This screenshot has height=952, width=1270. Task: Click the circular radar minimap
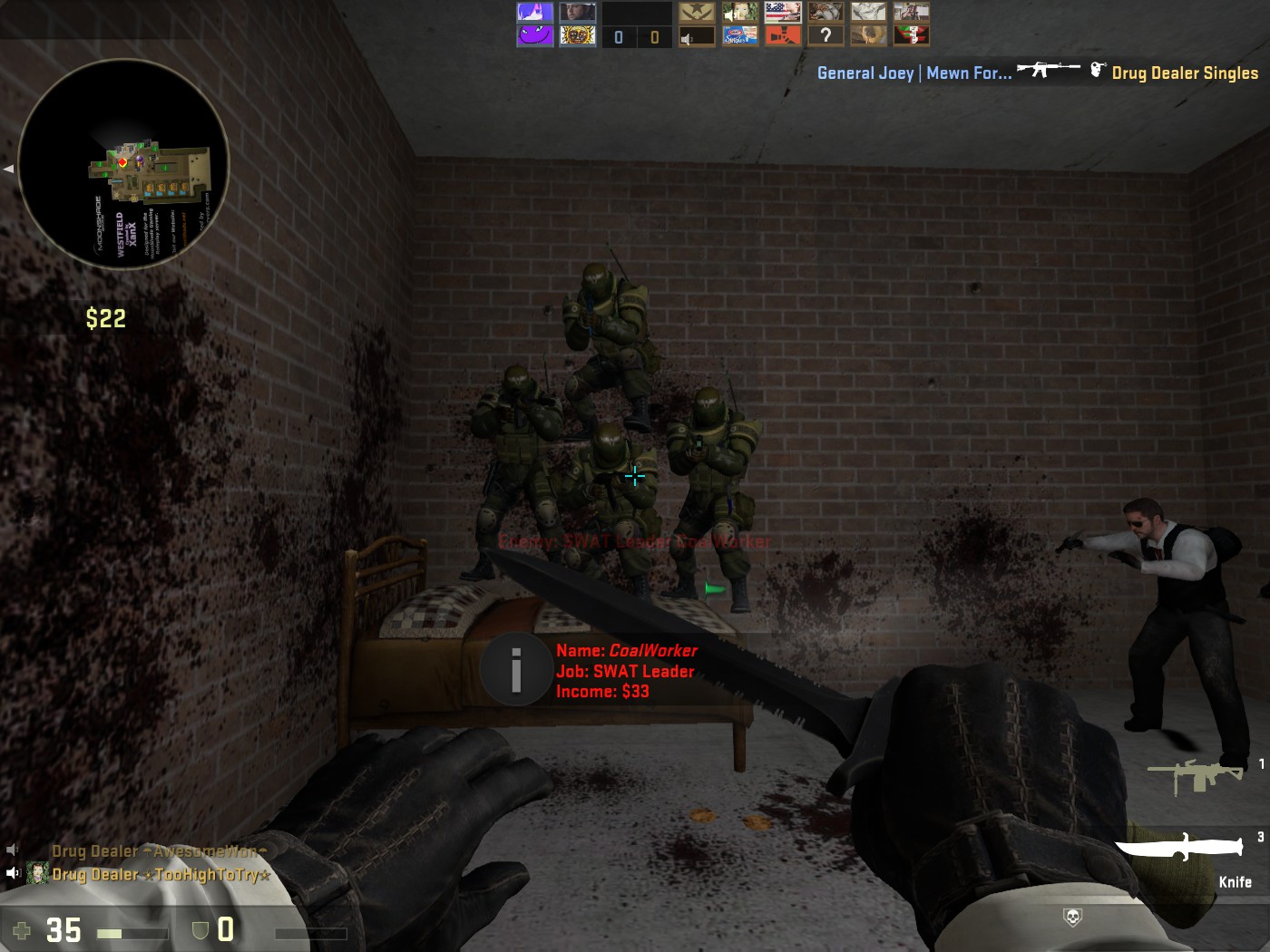(x=123, y=163)
